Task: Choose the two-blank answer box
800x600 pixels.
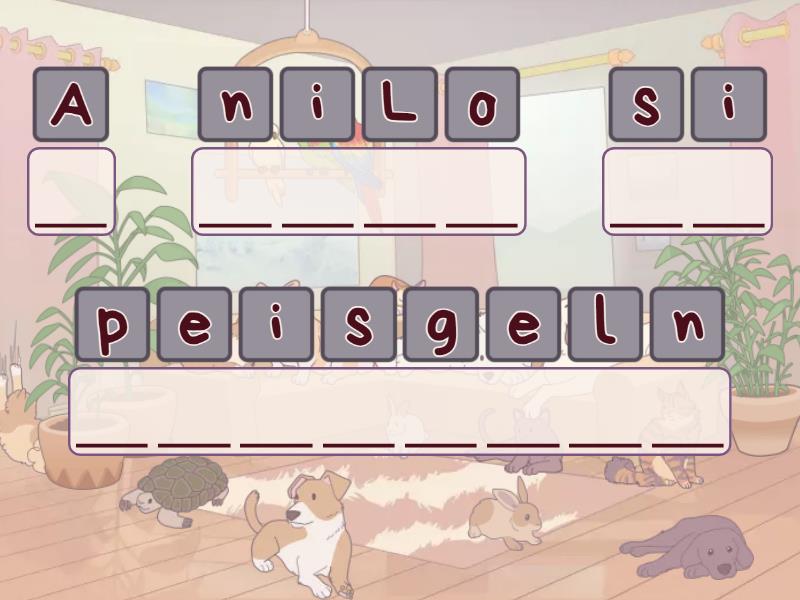Action: click(x=687, y=191)
